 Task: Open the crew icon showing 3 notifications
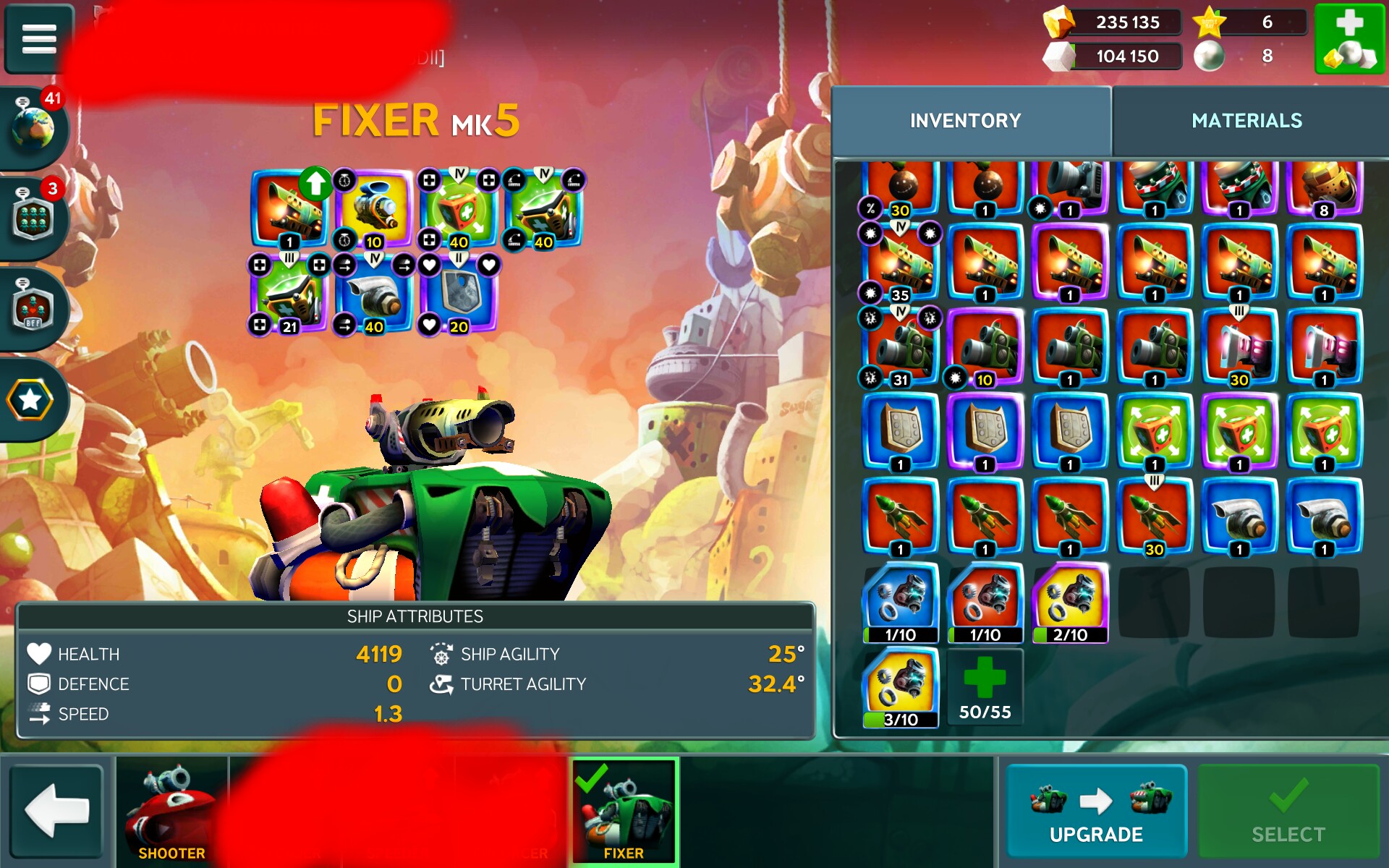pos(34,218)
